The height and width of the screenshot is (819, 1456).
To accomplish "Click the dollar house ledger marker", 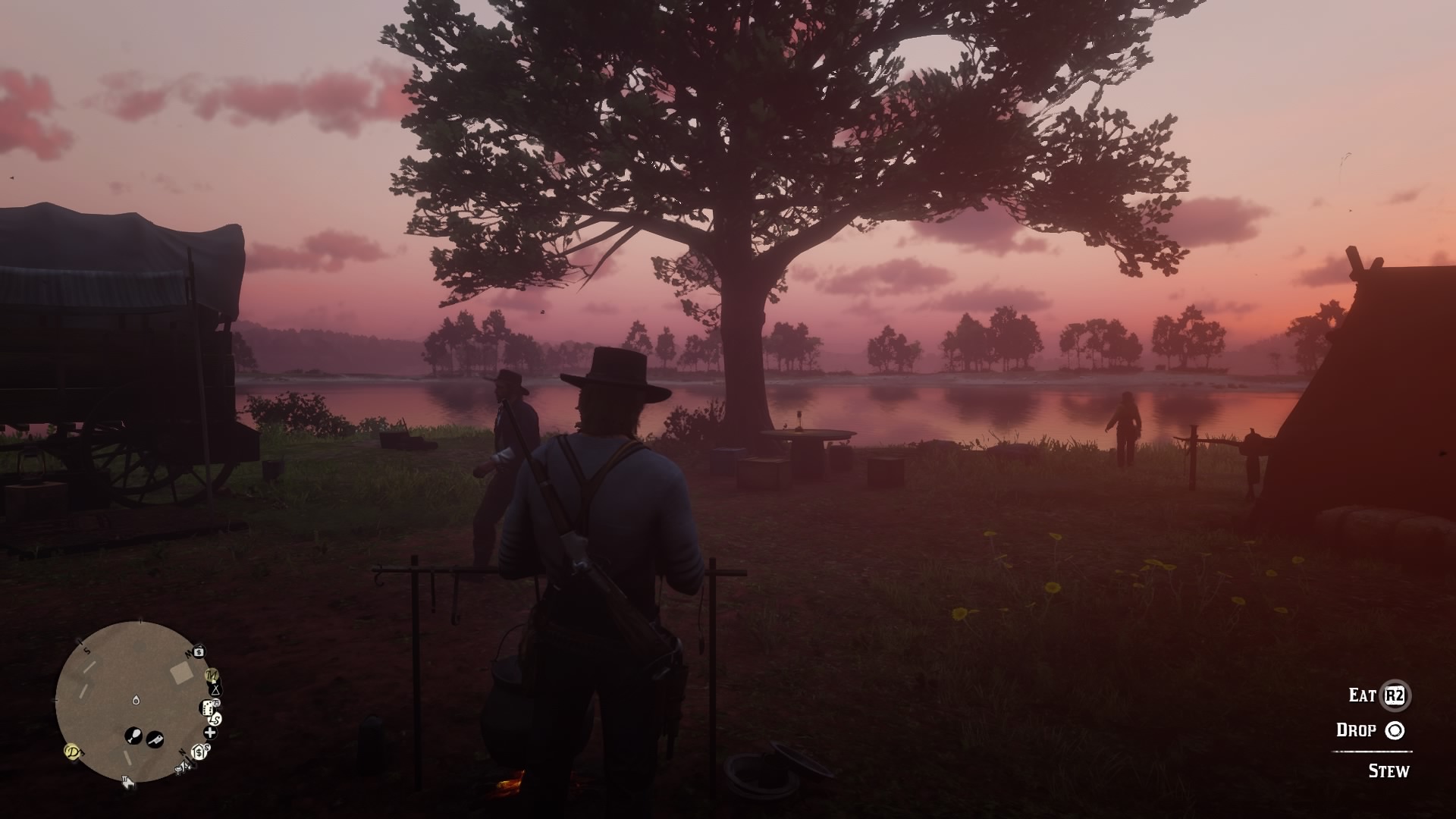I will (x=199, y=752).
